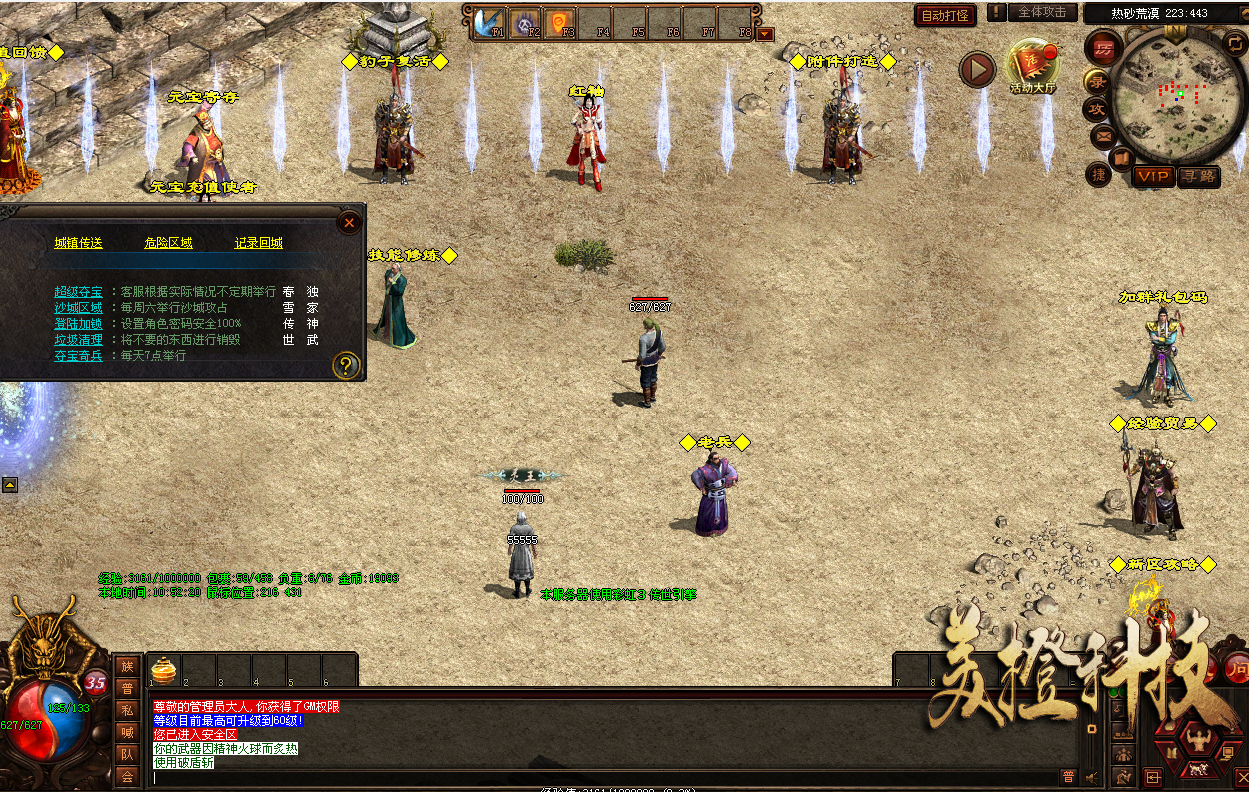This screenshot has width=1249, height=792.
Task: Open the 超级夺宝 link
Action: [78, 292]
